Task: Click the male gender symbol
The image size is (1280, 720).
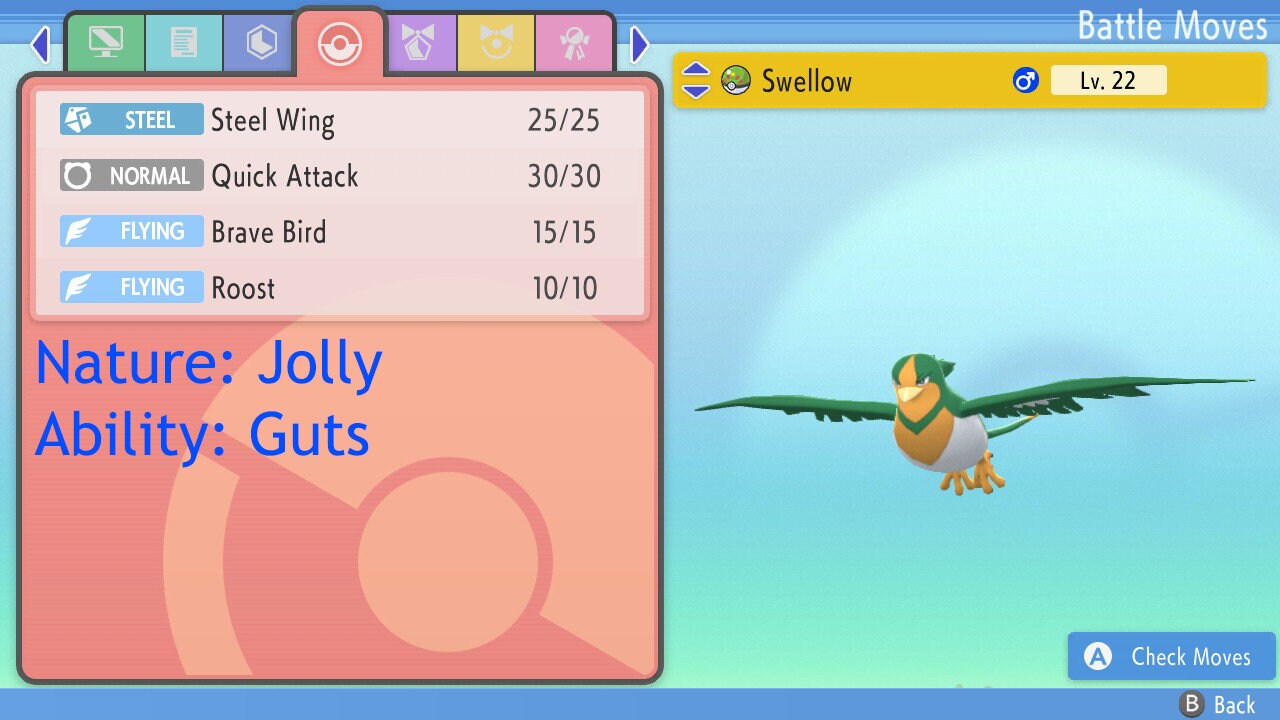Action: (x=1024, y=80)
